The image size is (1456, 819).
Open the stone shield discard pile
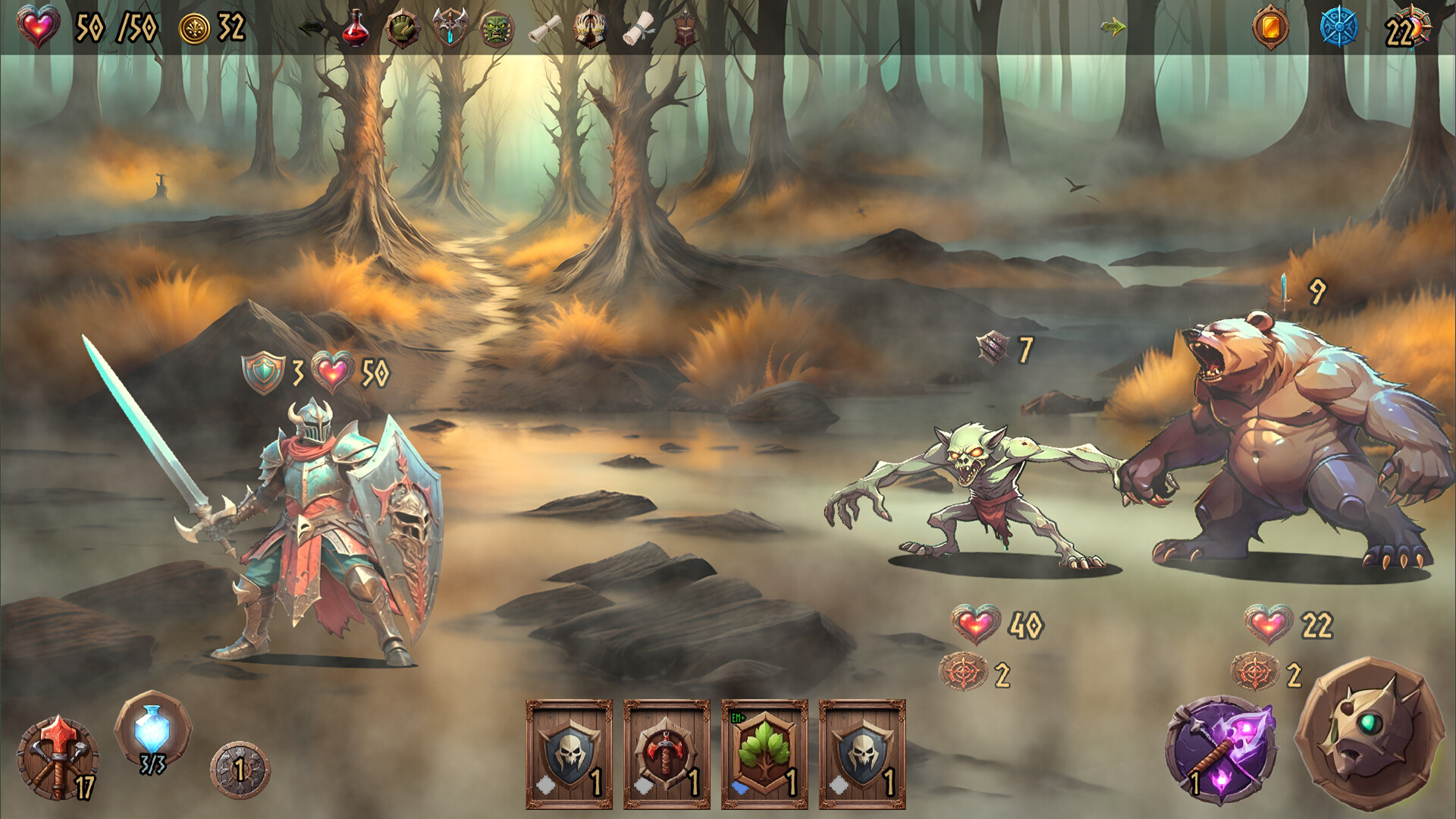tap(240, 770)
